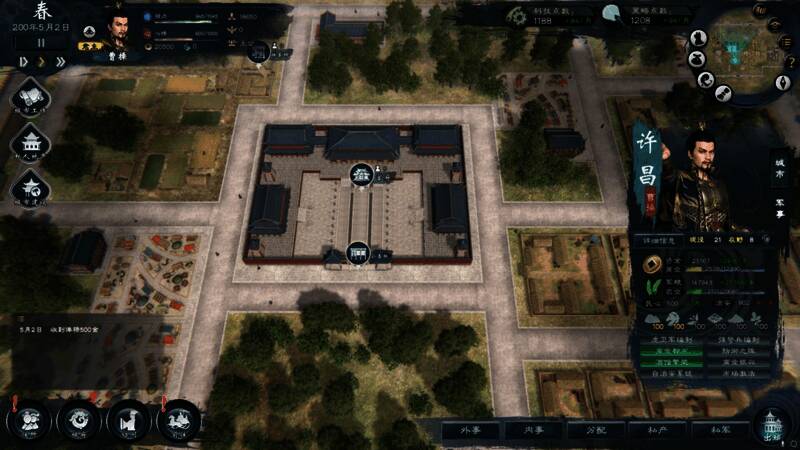Click the Cao Cao ruler portrait
Screen dimensions: 800x450
(x=119, y=30)
